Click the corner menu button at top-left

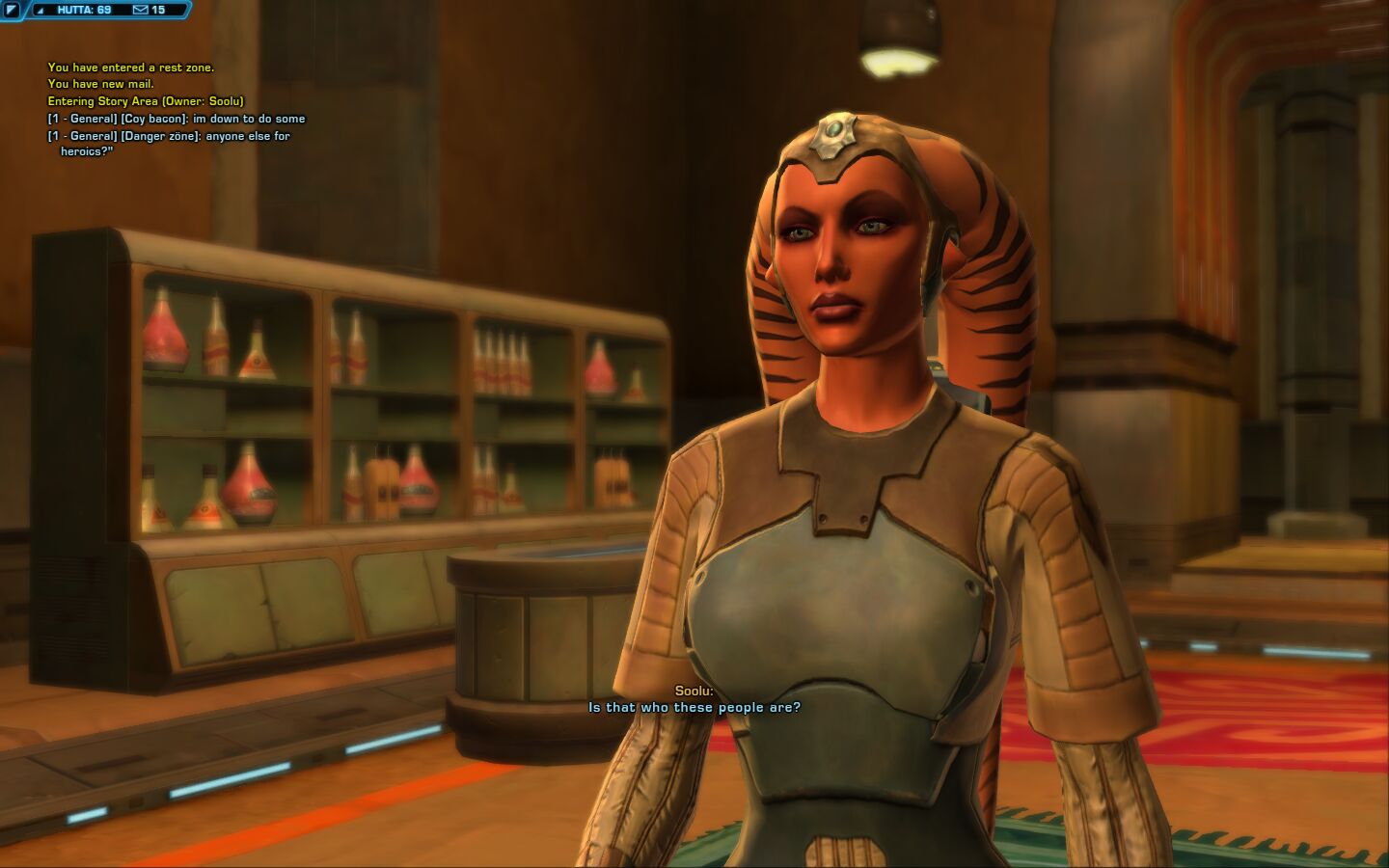[12, 10]
